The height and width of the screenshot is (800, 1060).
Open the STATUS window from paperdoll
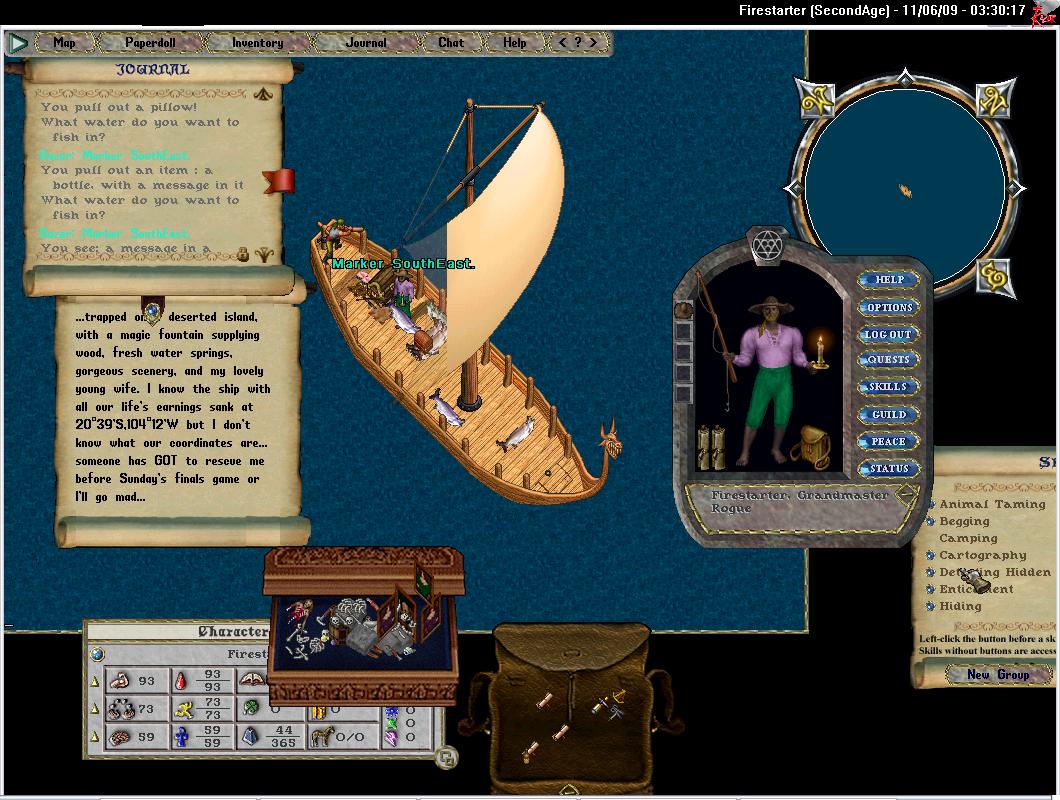(x=889, y=468)
